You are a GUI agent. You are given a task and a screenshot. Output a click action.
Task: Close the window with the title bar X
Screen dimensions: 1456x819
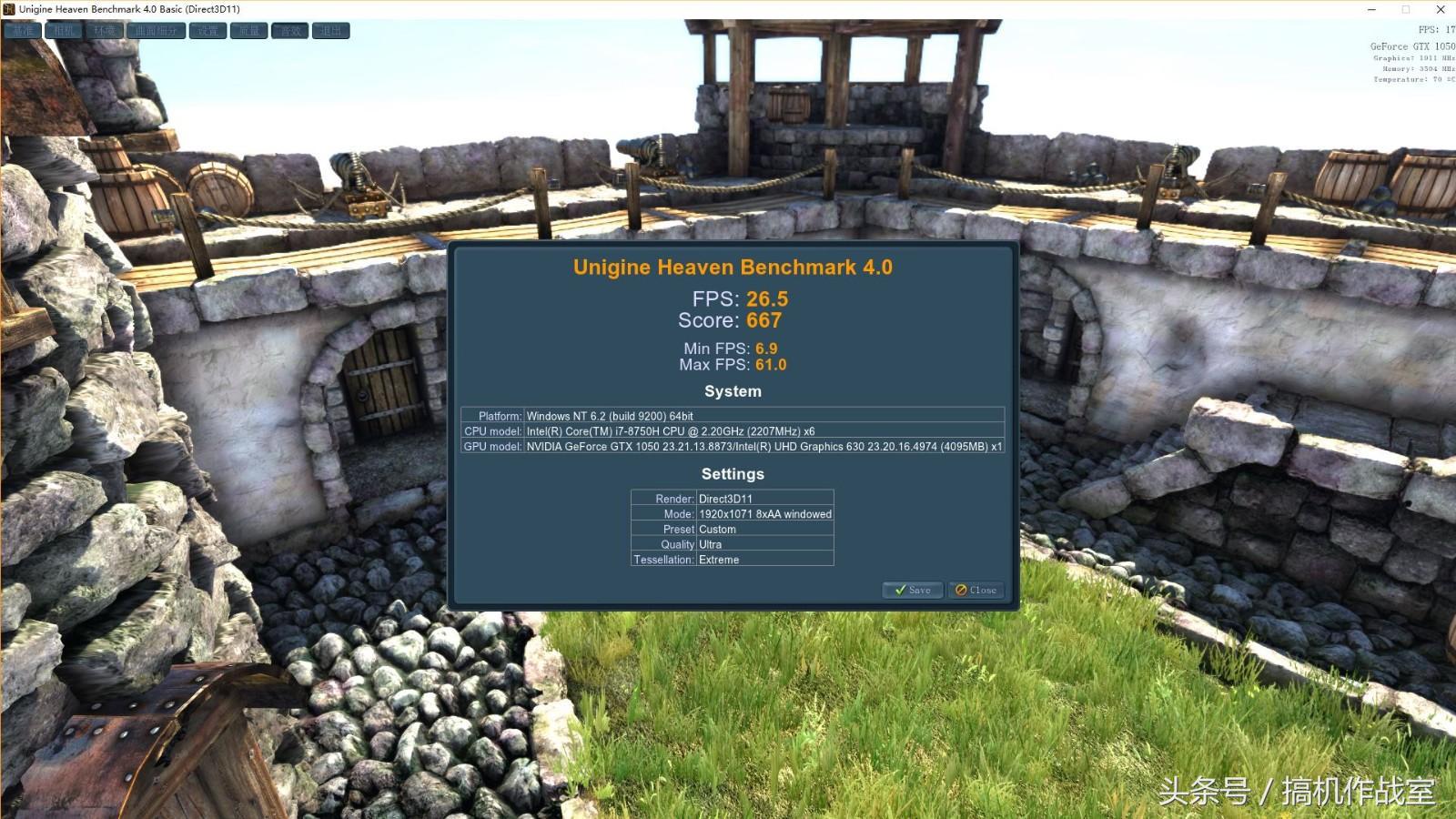(1441, 9)
